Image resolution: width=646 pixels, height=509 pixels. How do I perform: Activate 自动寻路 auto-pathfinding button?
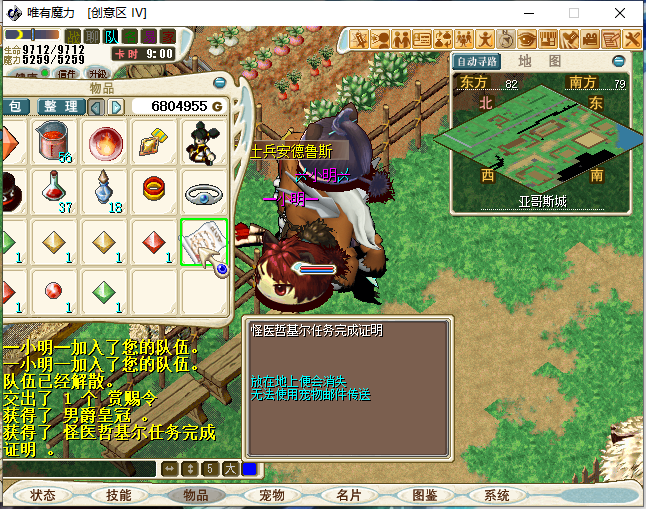point(477,61)
